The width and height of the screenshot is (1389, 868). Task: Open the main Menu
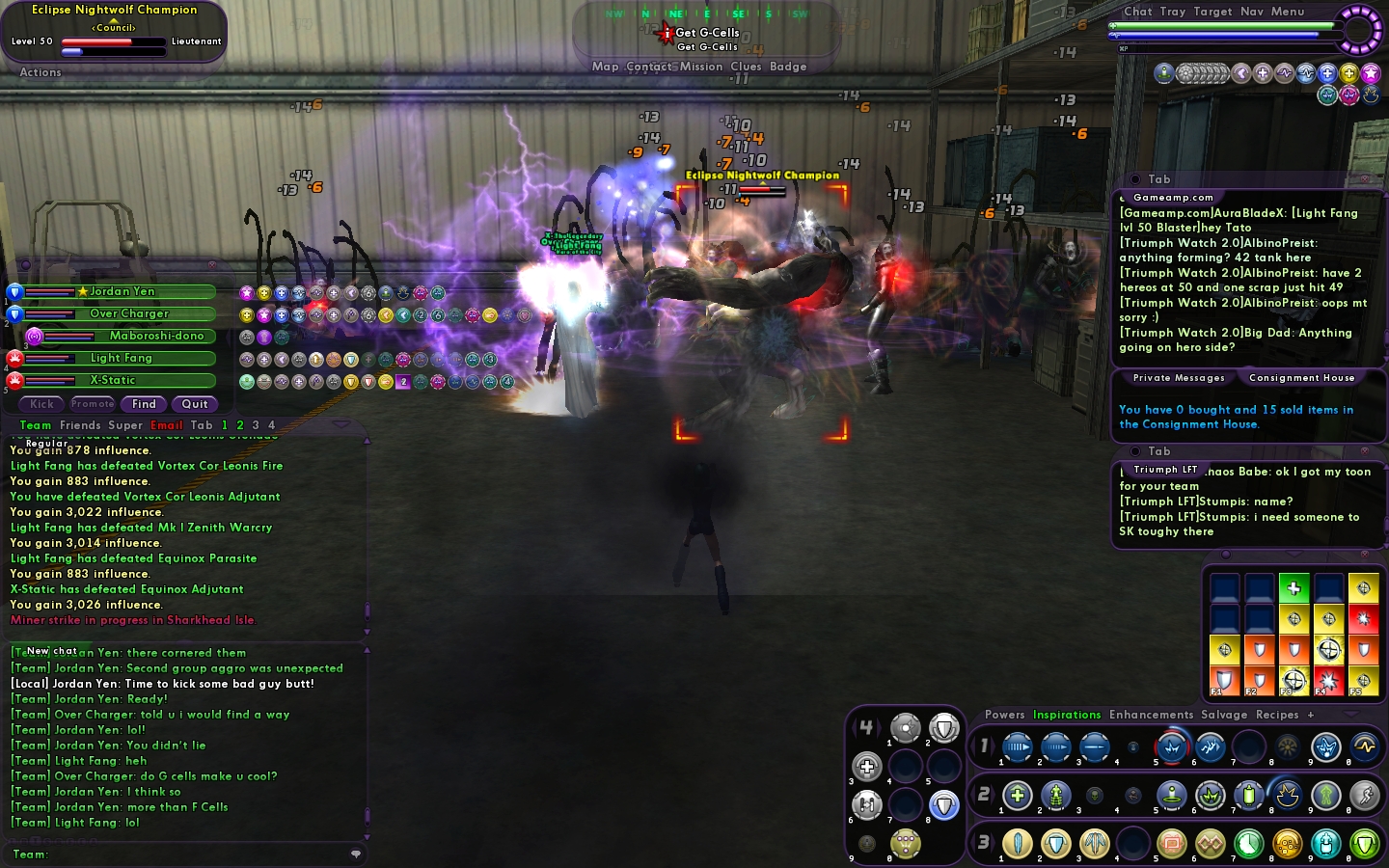coord(1288,12)
